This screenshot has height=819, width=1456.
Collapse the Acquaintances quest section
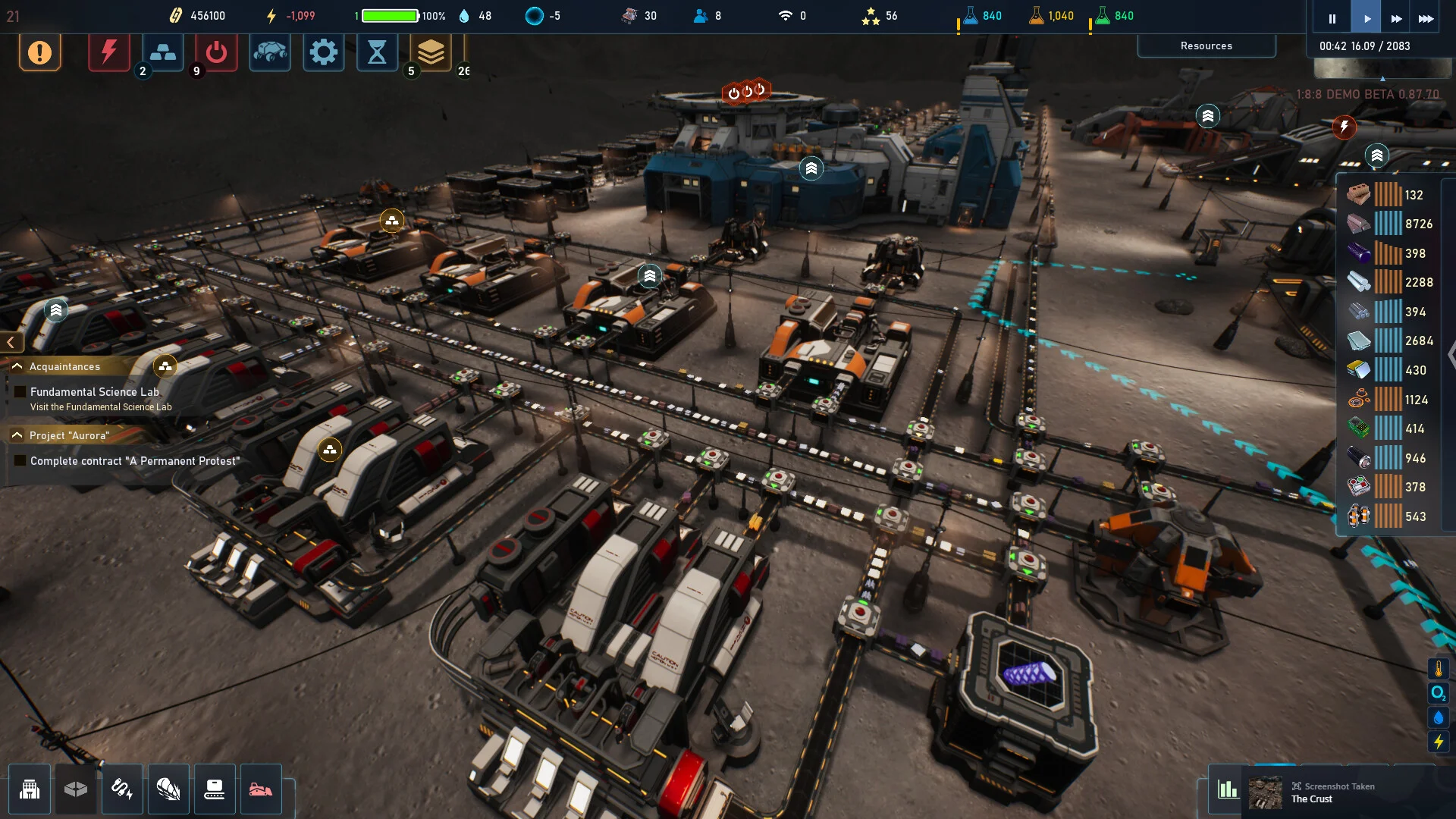click(x=17, y=366)
